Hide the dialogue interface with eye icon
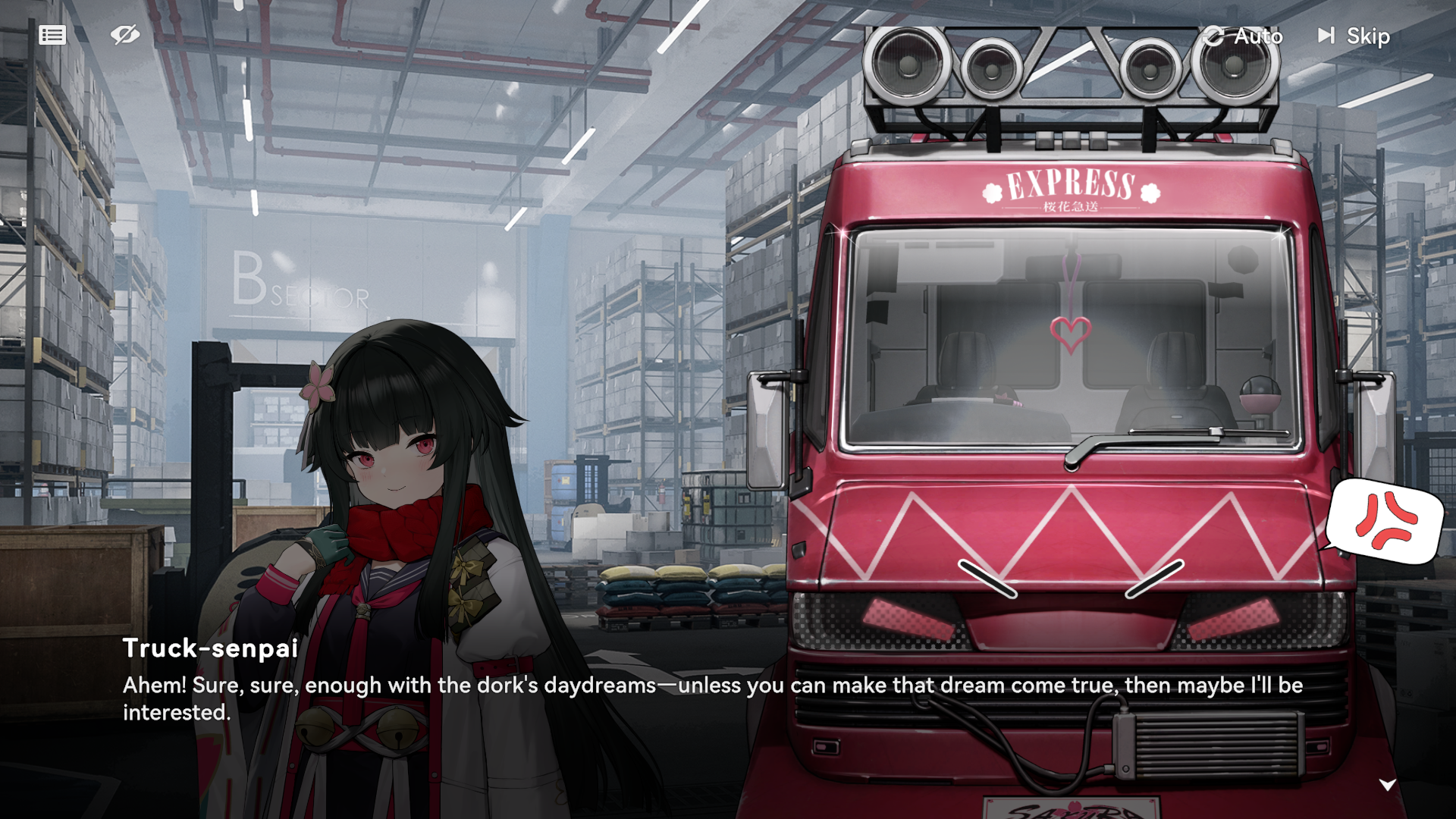Image resolution: width=1456 pixels, height=819 pixels. [124, 35]
